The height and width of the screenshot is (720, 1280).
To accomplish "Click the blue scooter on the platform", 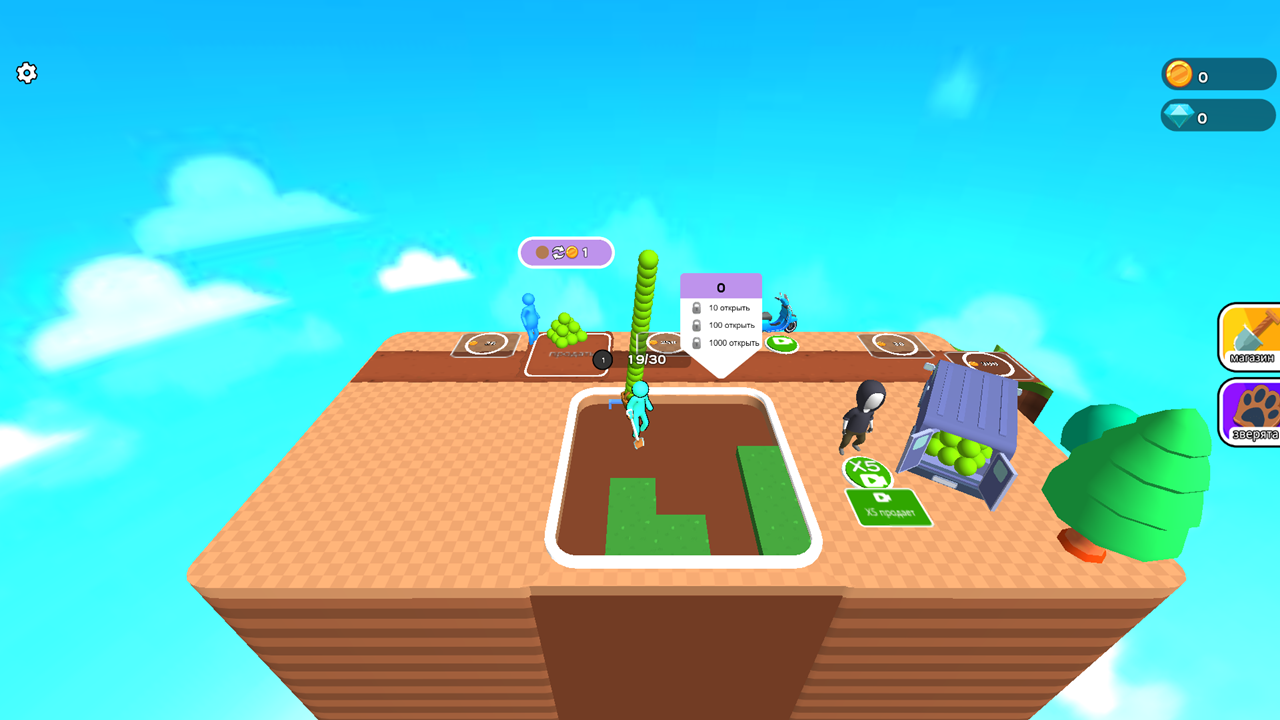I will pyautogui.click(x=783, y=318).
